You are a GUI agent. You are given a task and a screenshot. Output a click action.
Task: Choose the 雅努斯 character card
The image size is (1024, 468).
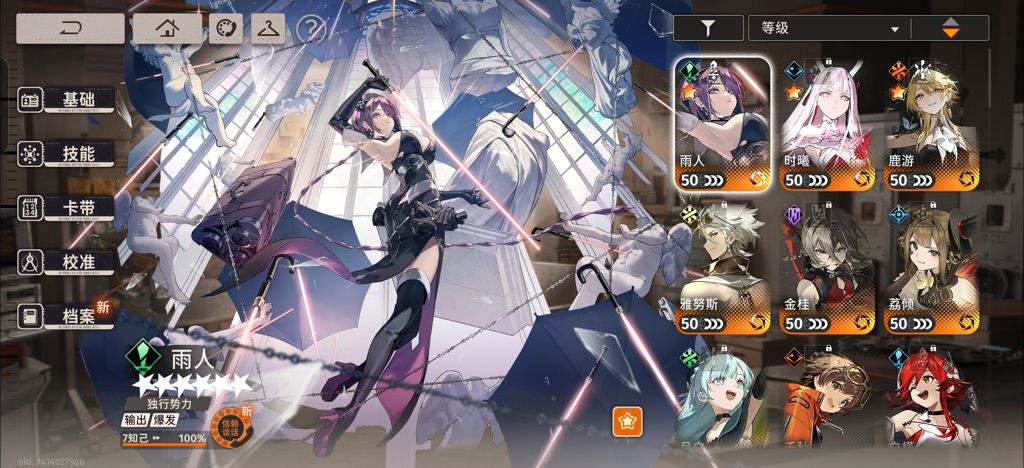tap(722, 268)
